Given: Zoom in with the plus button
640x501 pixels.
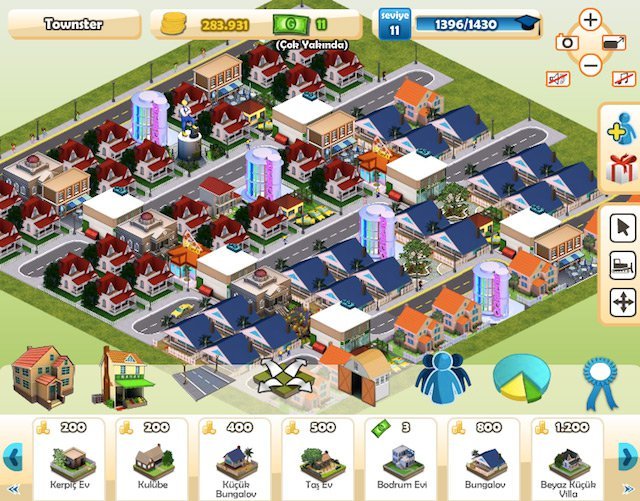Looking at the screenshot, I should (591, 19).
